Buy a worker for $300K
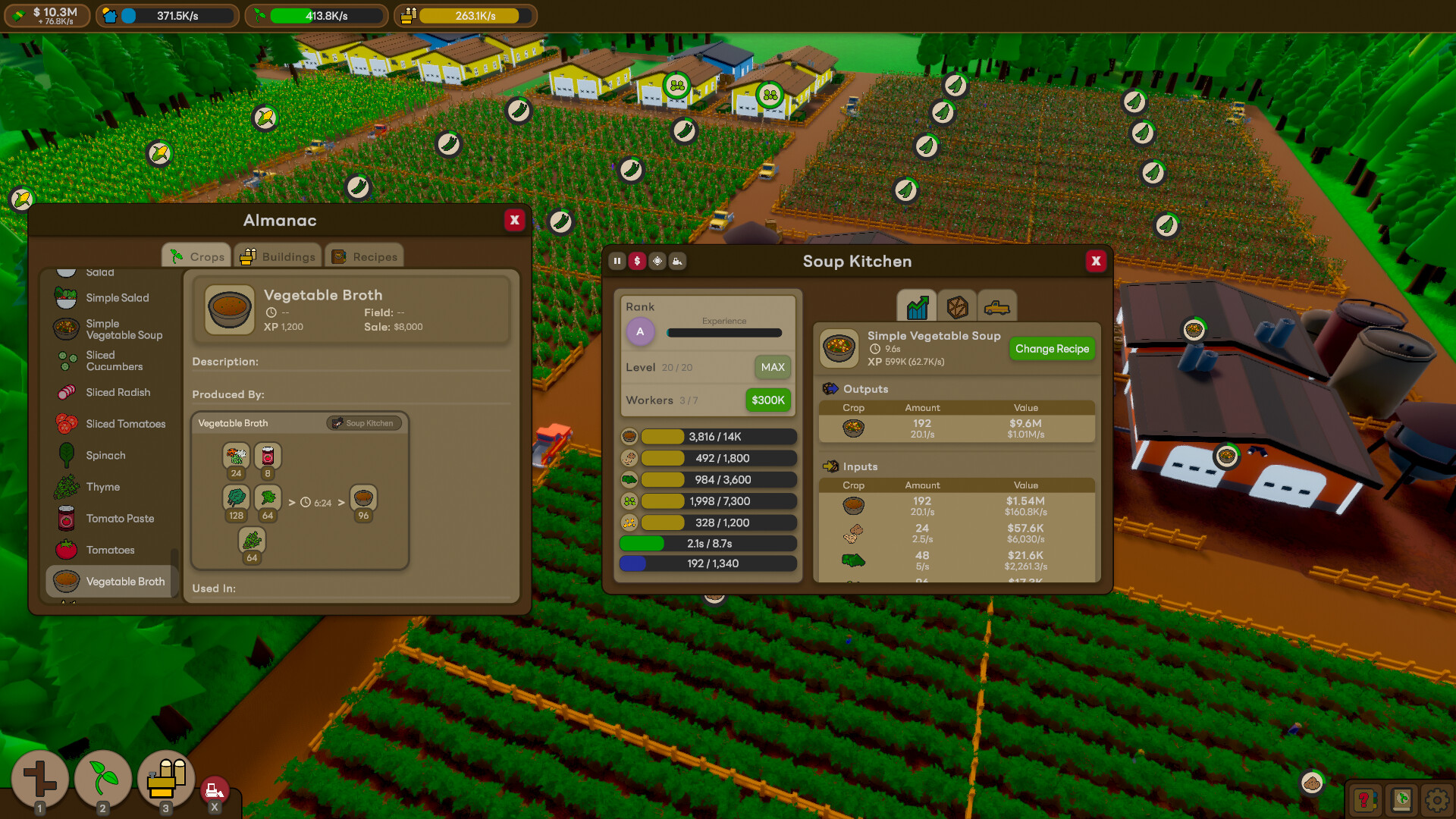This screenshot has height=819, width=1456. pos(767,400)
